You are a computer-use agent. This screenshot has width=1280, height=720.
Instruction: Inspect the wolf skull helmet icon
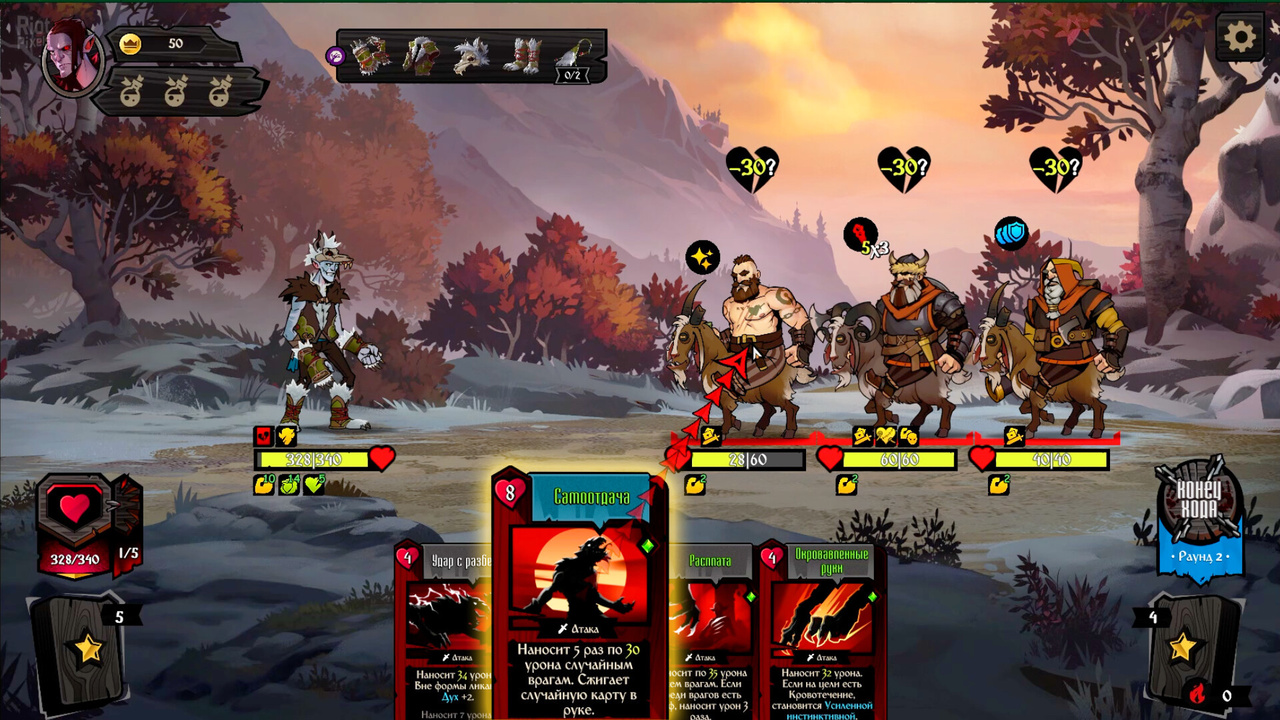click(470, 56)
